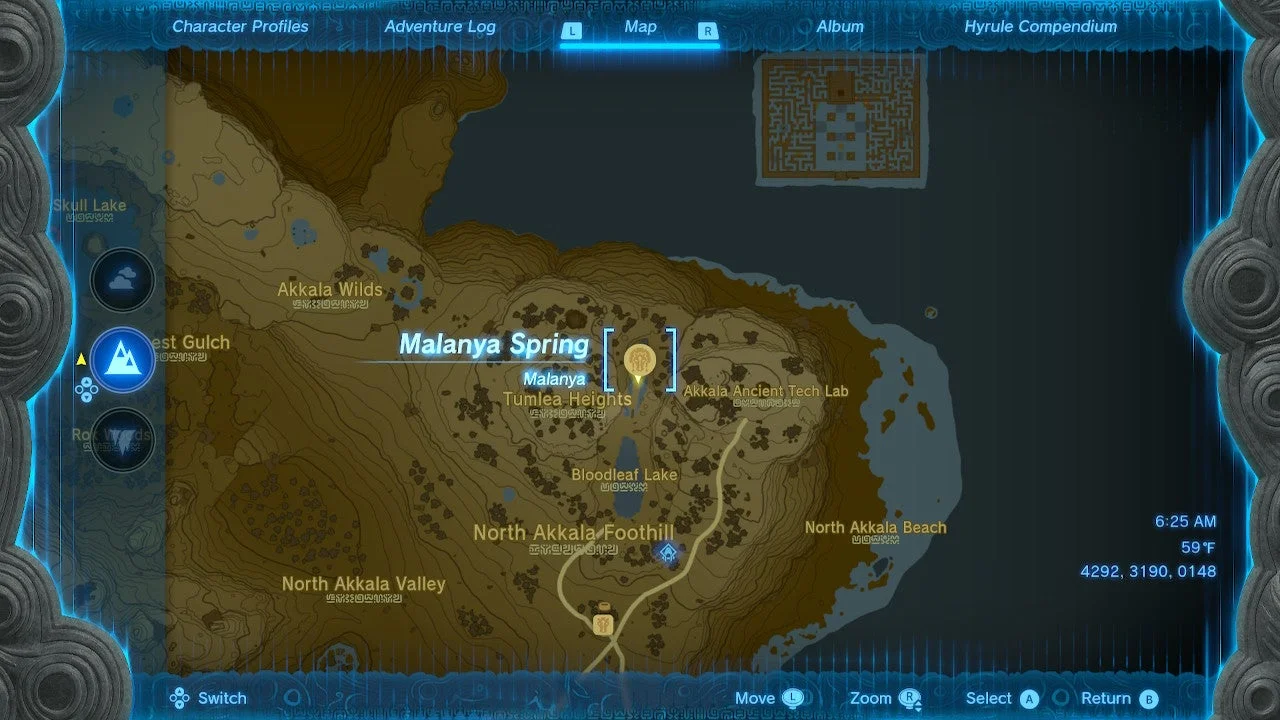The width and height of the screenshot is (1280, 720).
Task: Open the Hyrule Compendium tab
Action: [x=1040, y=27]
